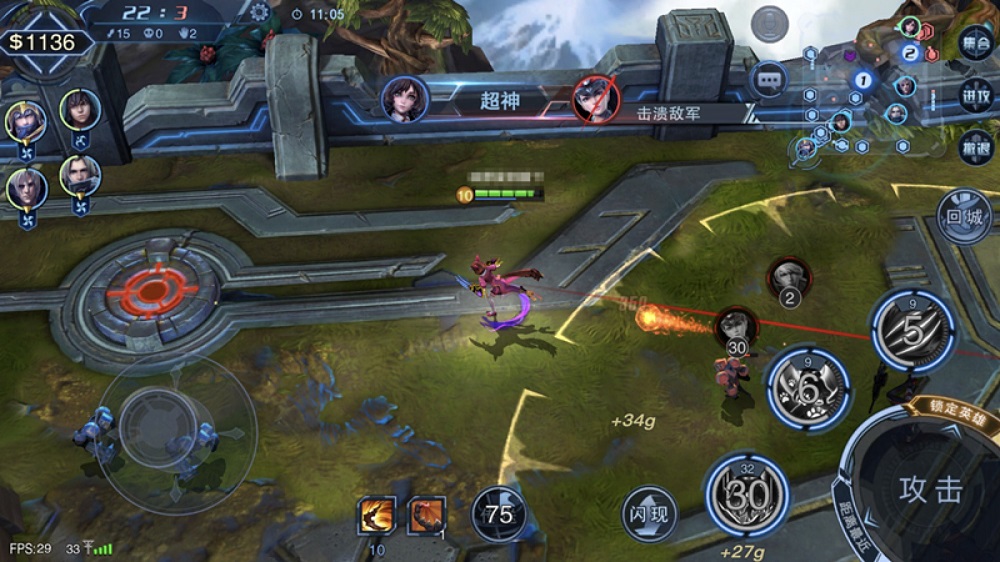
Task: Target the enemy hero portrait labeled 2
Action: click(788, 279)
